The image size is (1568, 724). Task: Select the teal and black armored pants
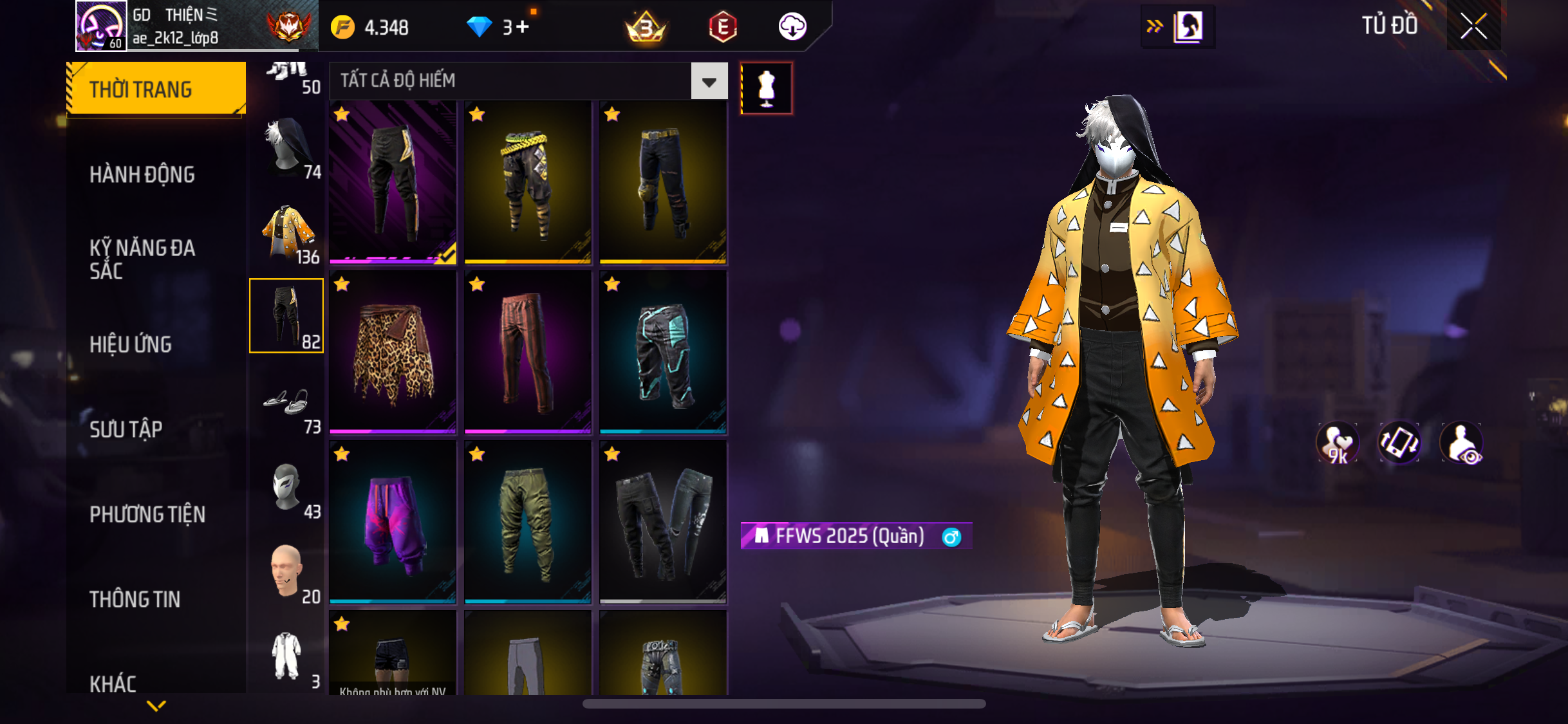tap(663, 352)
